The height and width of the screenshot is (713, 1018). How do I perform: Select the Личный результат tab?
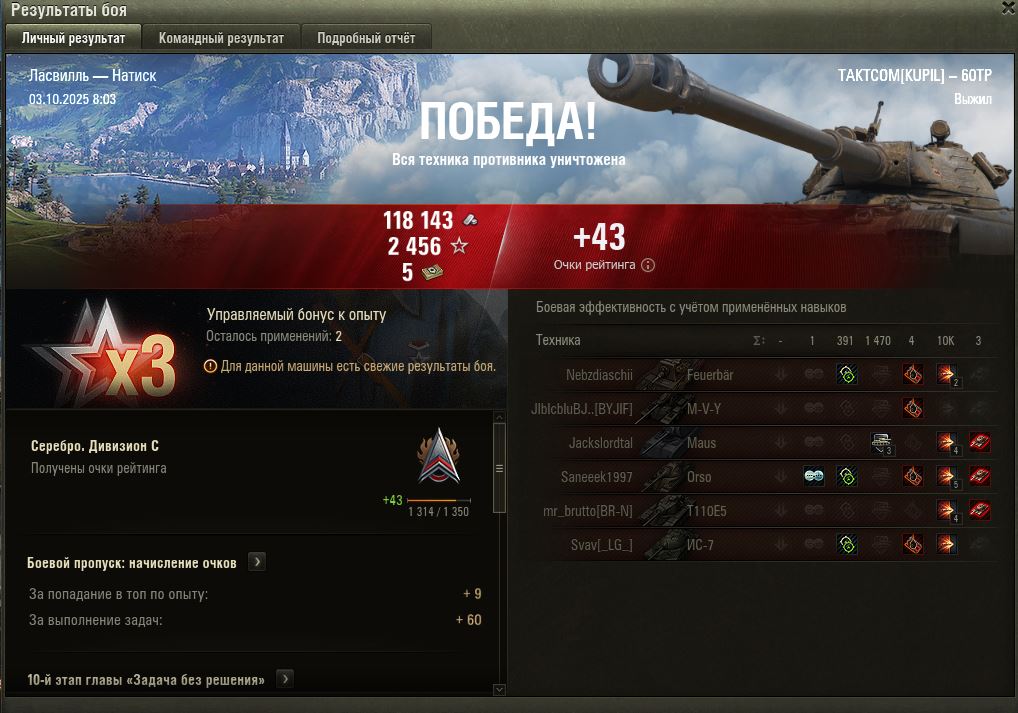point(73,38)
